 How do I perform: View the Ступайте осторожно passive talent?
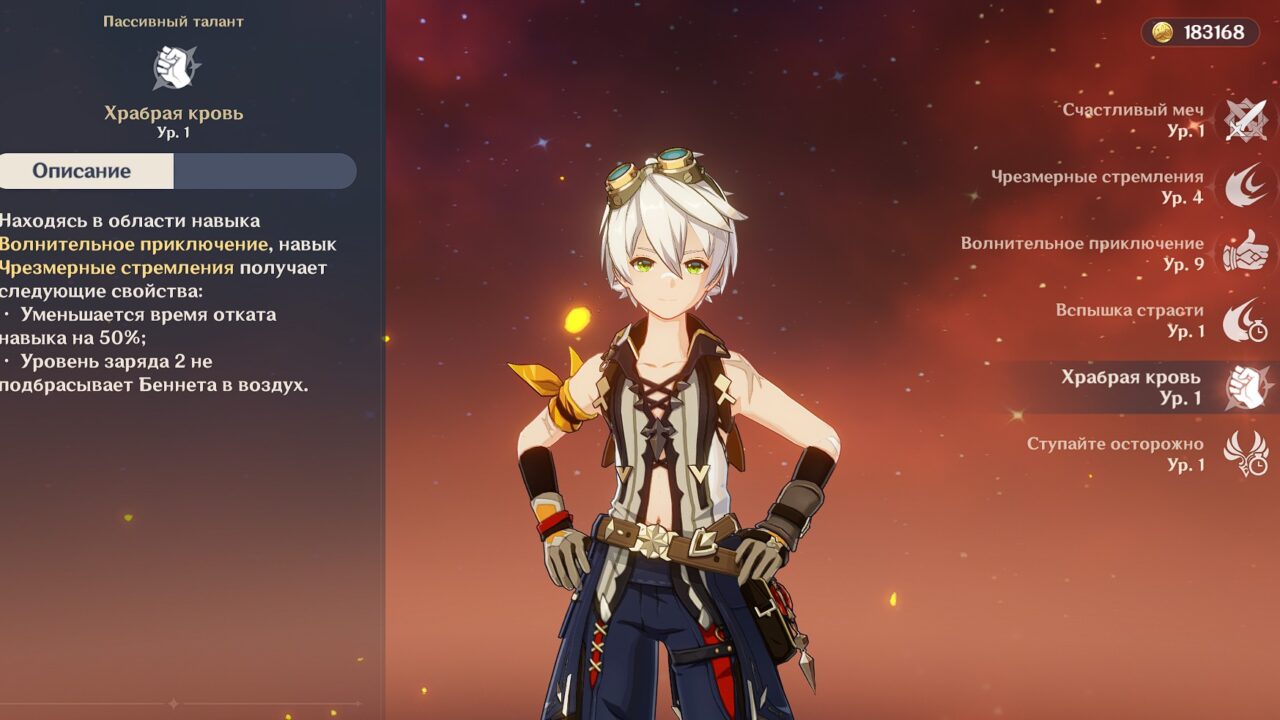(x=1244, y=454)
